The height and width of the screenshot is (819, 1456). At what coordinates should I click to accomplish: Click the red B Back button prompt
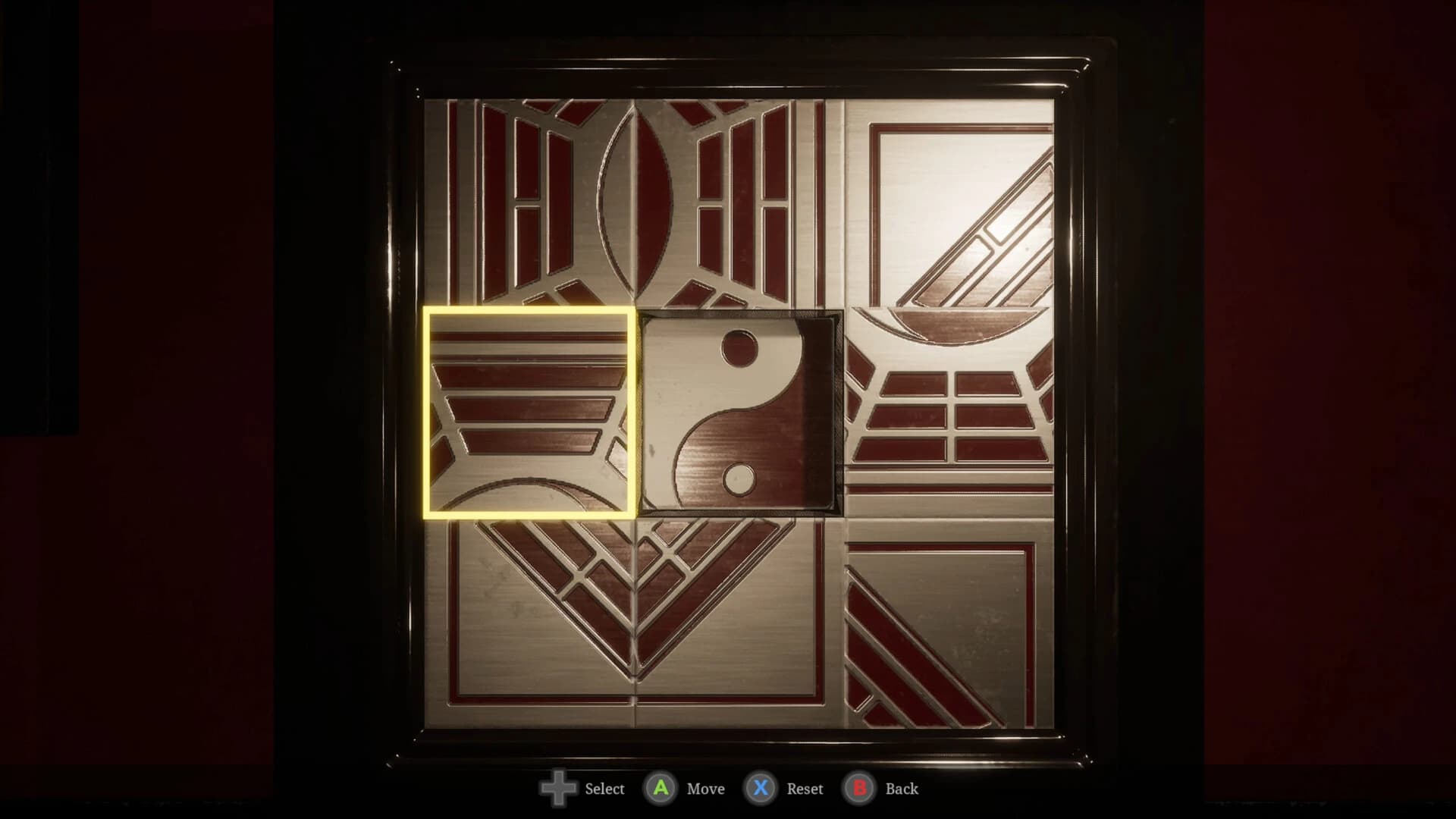[x=859, y=789]
